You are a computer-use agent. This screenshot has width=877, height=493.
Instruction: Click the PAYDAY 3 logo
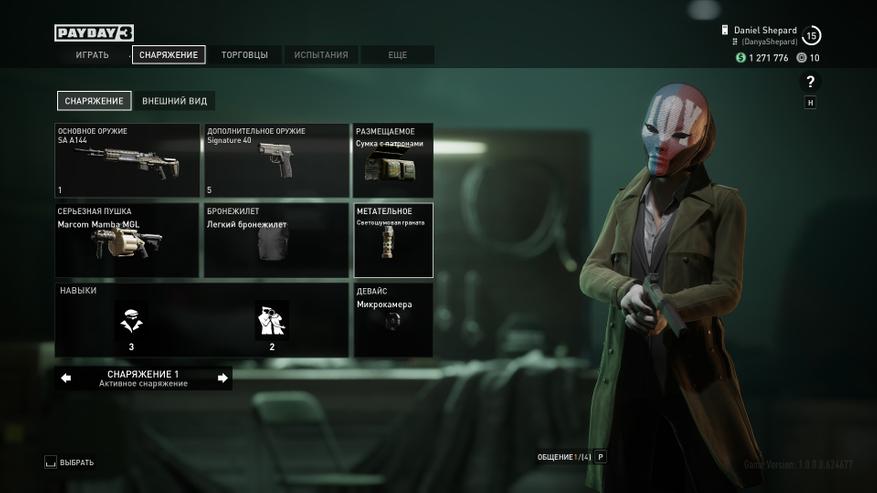tap(94, 33)
